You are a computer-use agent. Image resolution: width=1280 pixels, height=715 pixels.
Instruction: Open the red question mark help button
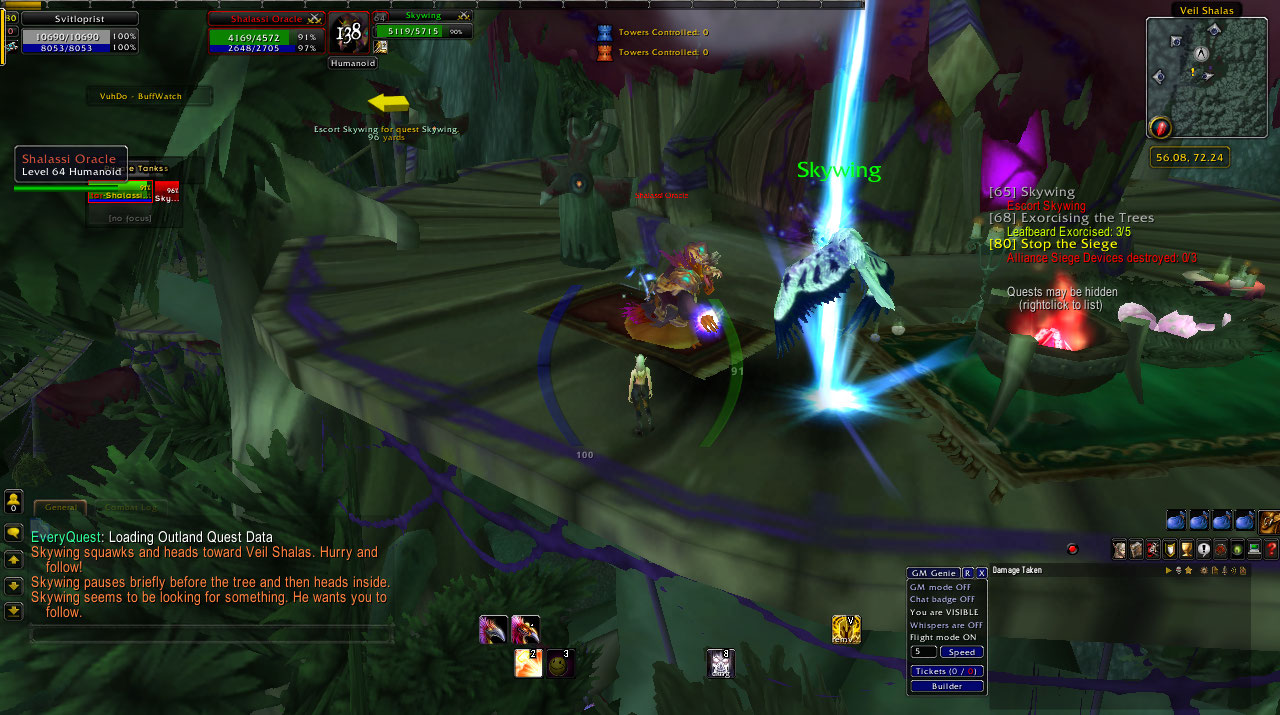point(1271,549)
